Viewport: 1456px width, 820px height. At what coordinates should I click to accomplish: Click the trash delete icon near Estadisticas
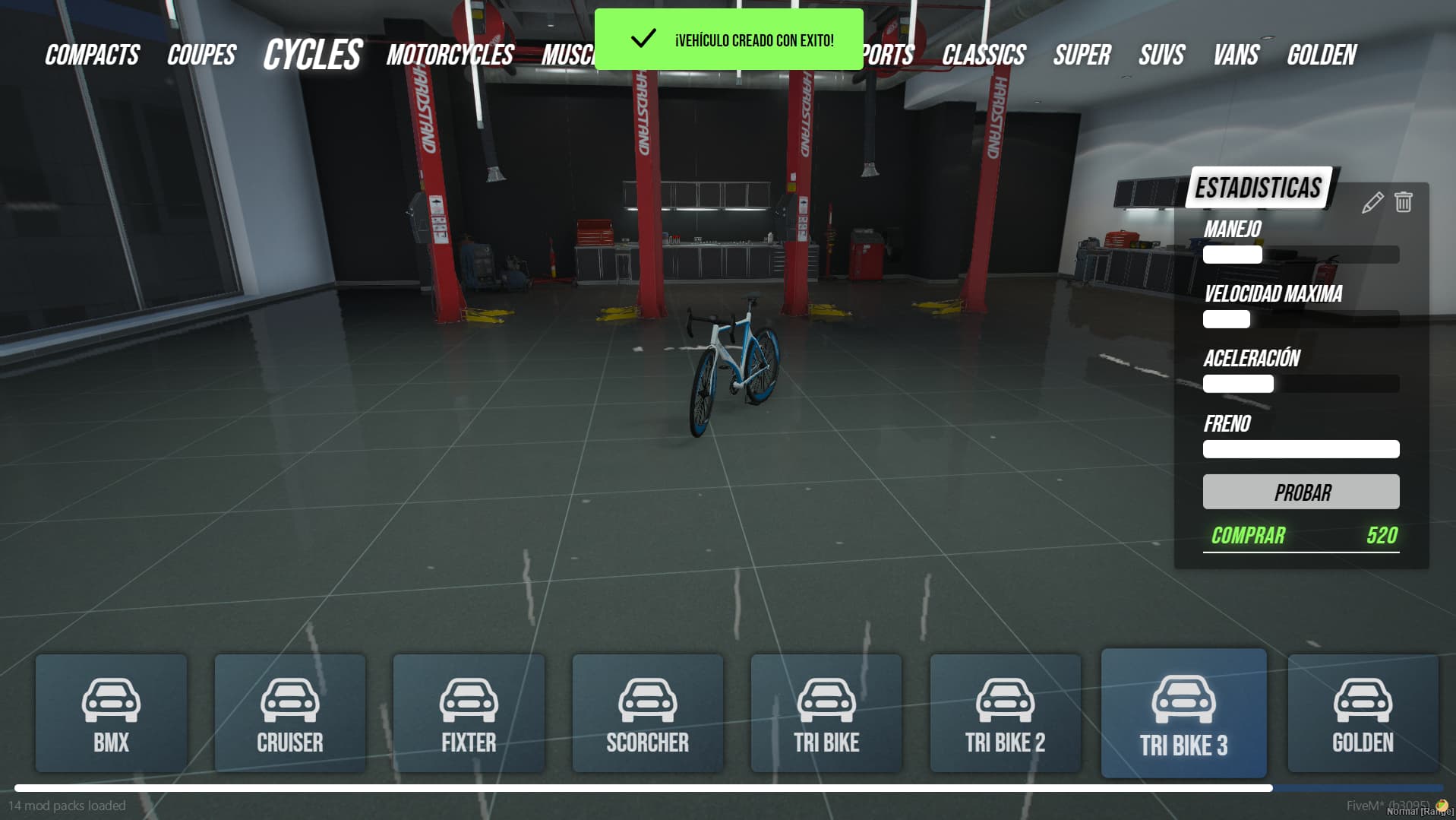[1403, 202]
